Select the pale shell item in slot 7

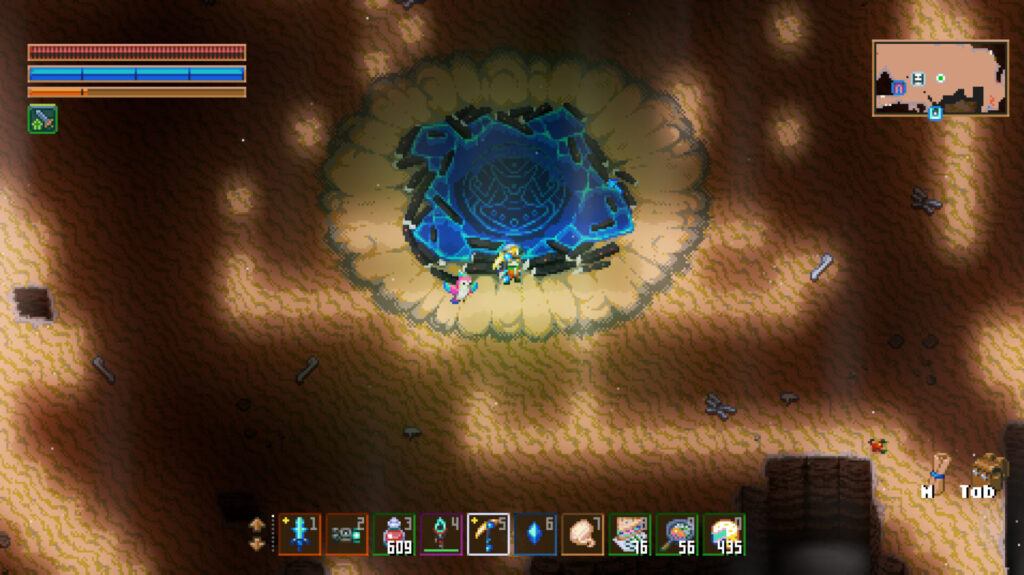tap(583, 534)
